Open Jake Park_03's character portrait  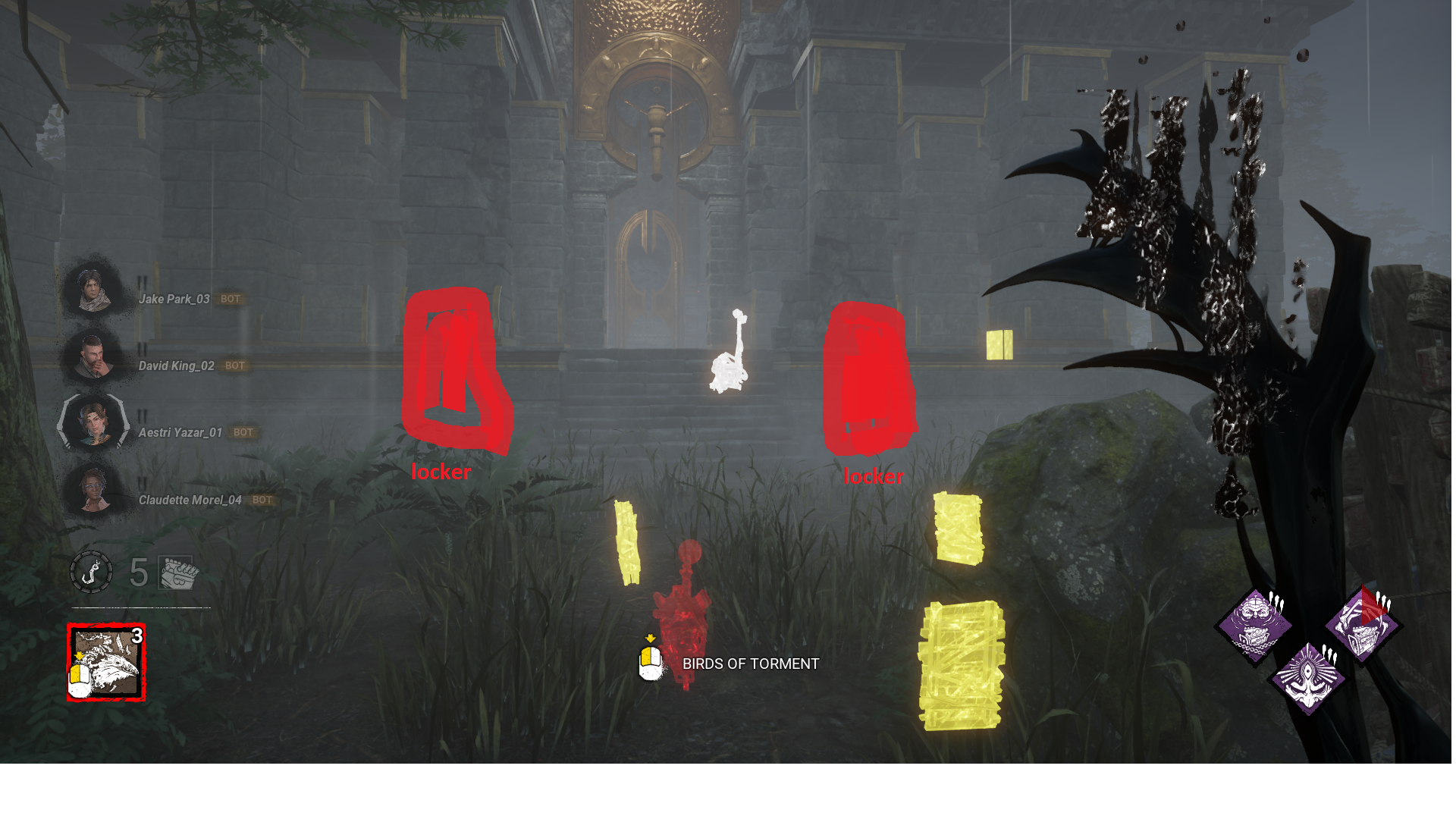[91, 290]
